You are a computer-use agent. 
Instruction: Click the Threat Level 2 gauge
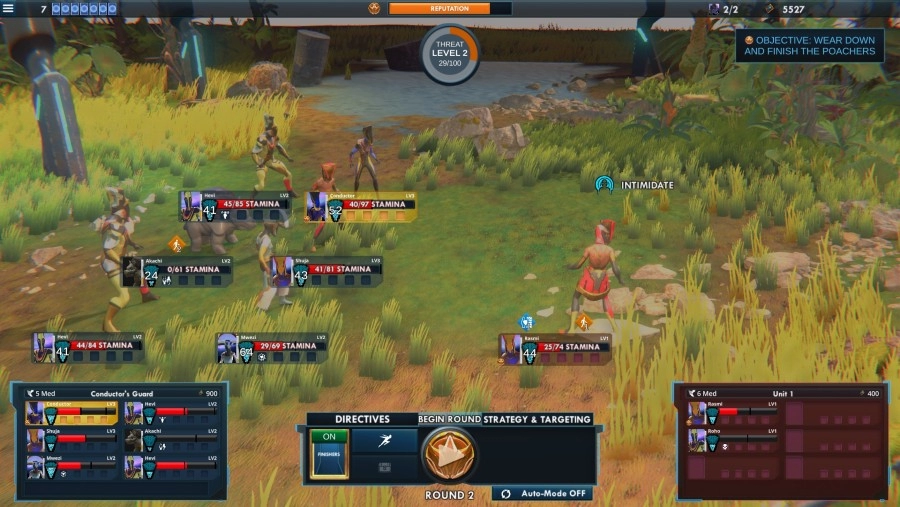tap(449, 54)
